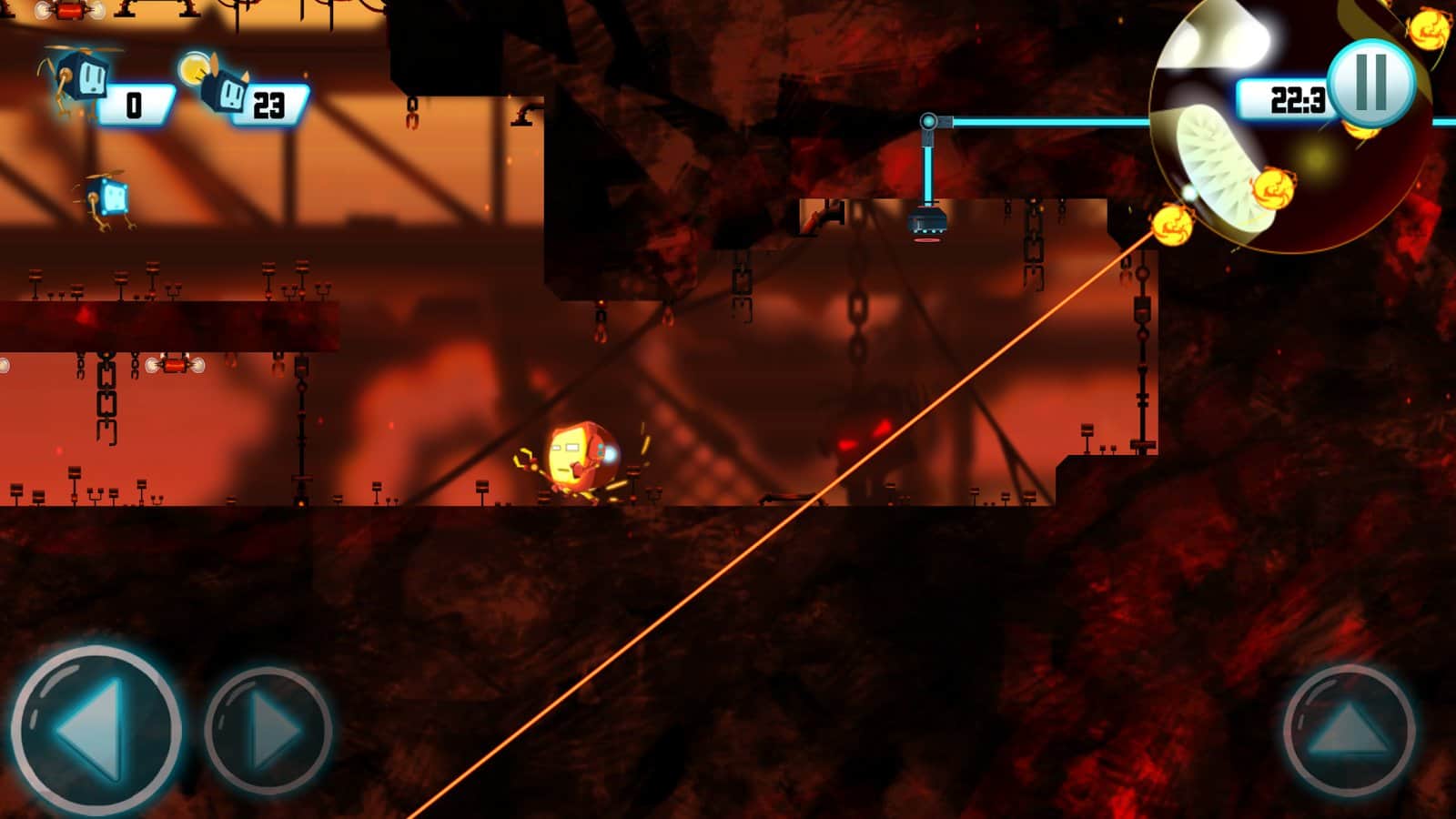Screen dimensions: 1456x819
Task: Hit the up arrow jump button
Action: pyautogui.click(x=1349, y=731)
